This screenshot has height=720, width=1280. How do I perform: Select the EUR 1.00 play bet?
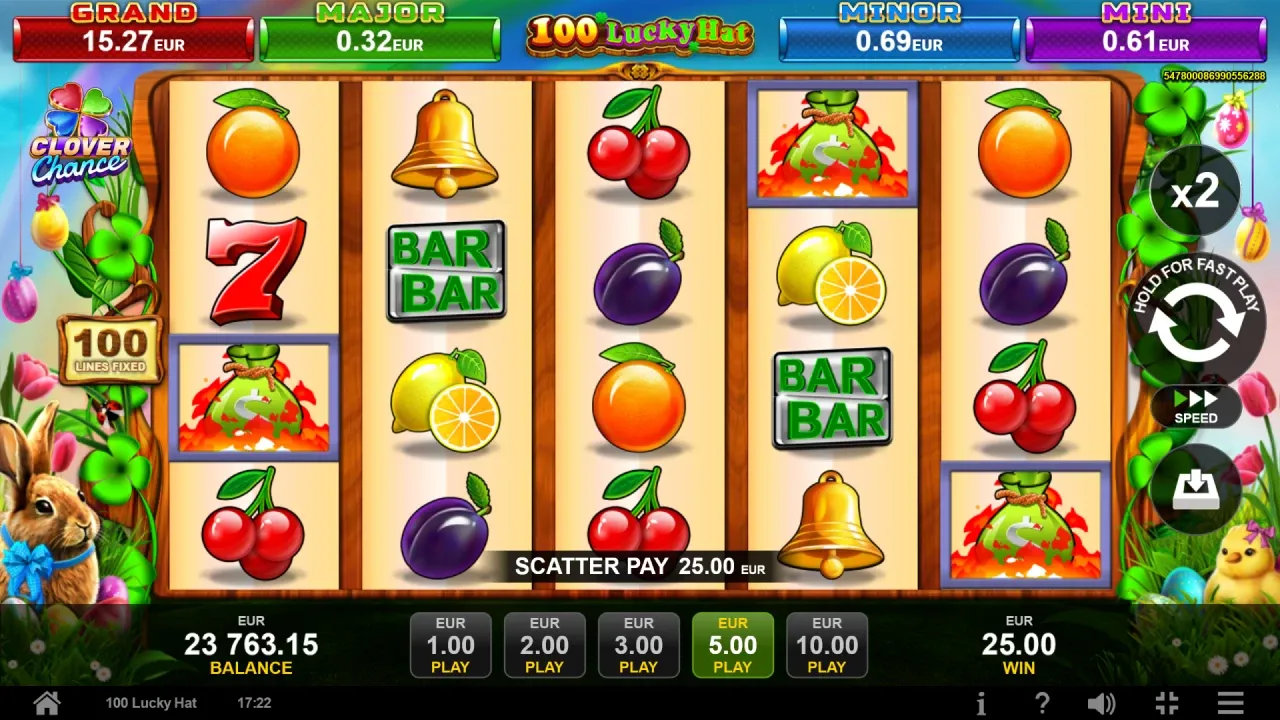[x=450, y=645]
